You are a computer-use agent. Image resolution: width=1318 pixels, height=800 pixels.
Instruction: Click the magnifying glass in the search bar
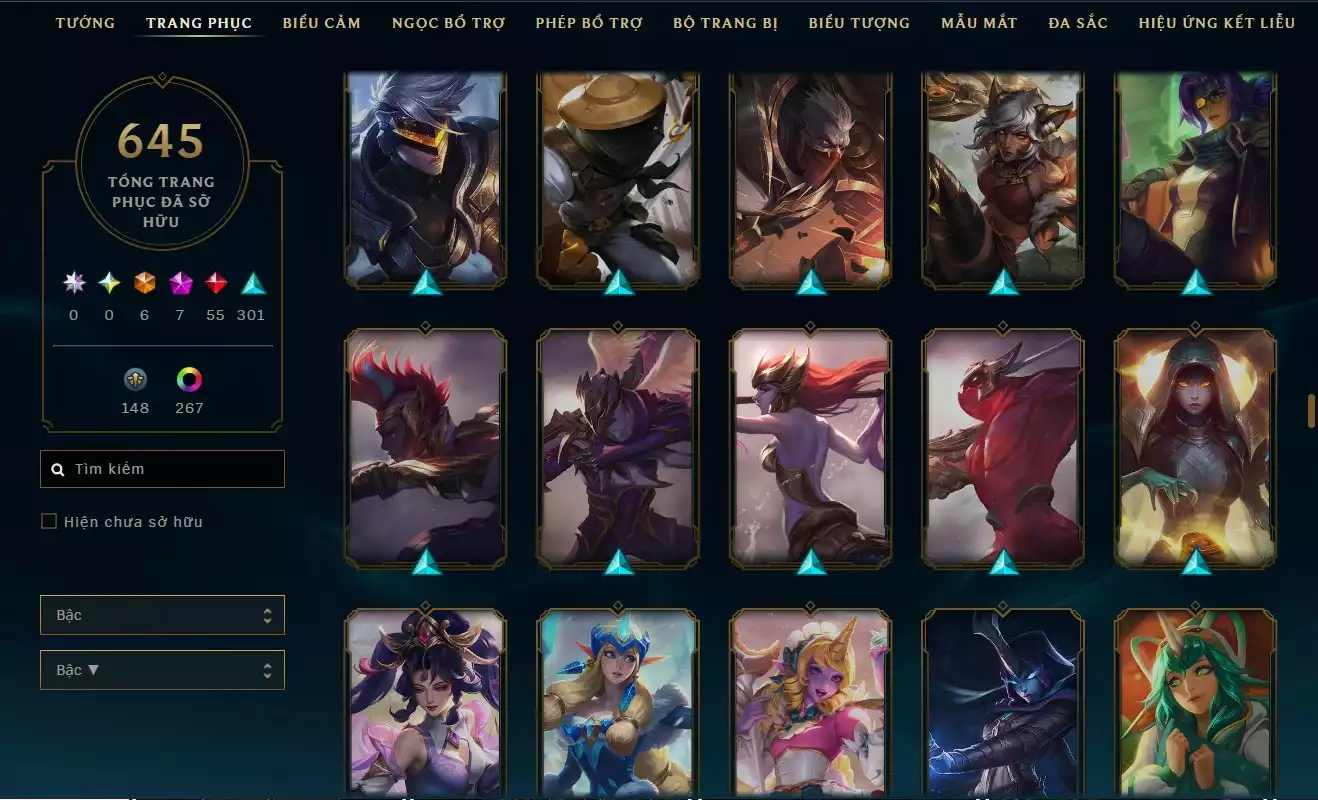57,468
